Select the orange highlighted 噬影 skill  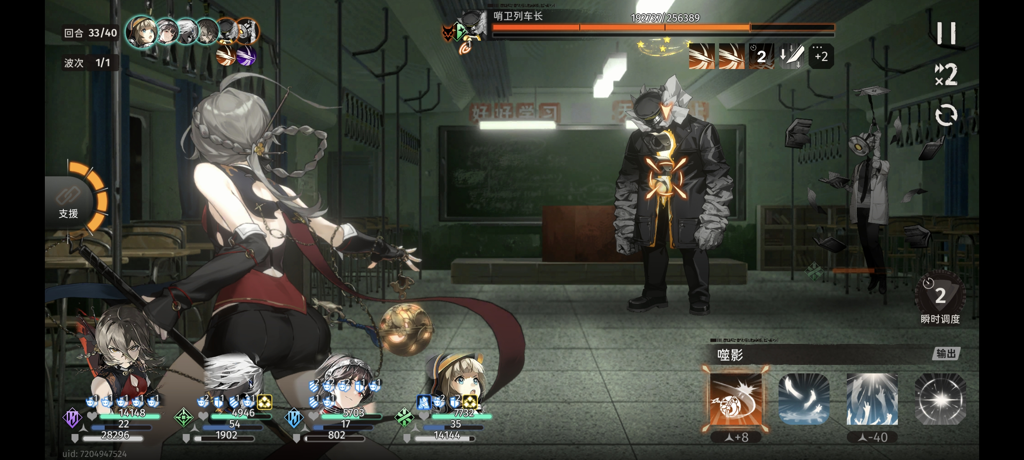click(x=736, y=398)
